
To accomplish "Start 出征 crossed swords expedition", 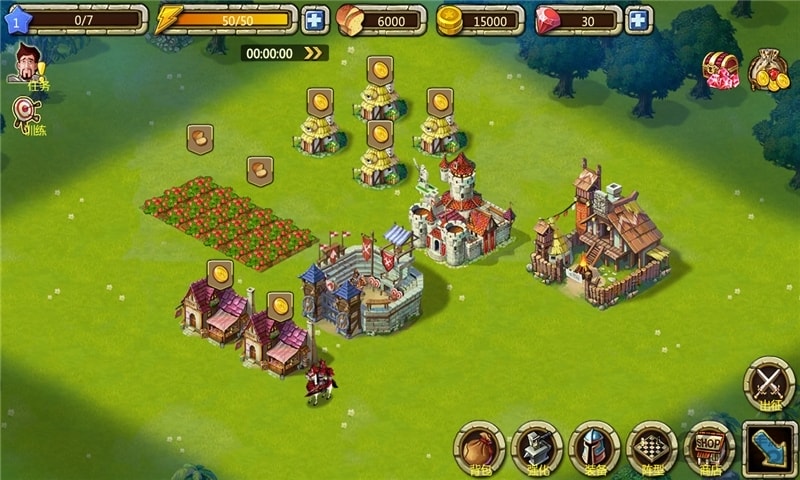I will (x=769, y=384).
